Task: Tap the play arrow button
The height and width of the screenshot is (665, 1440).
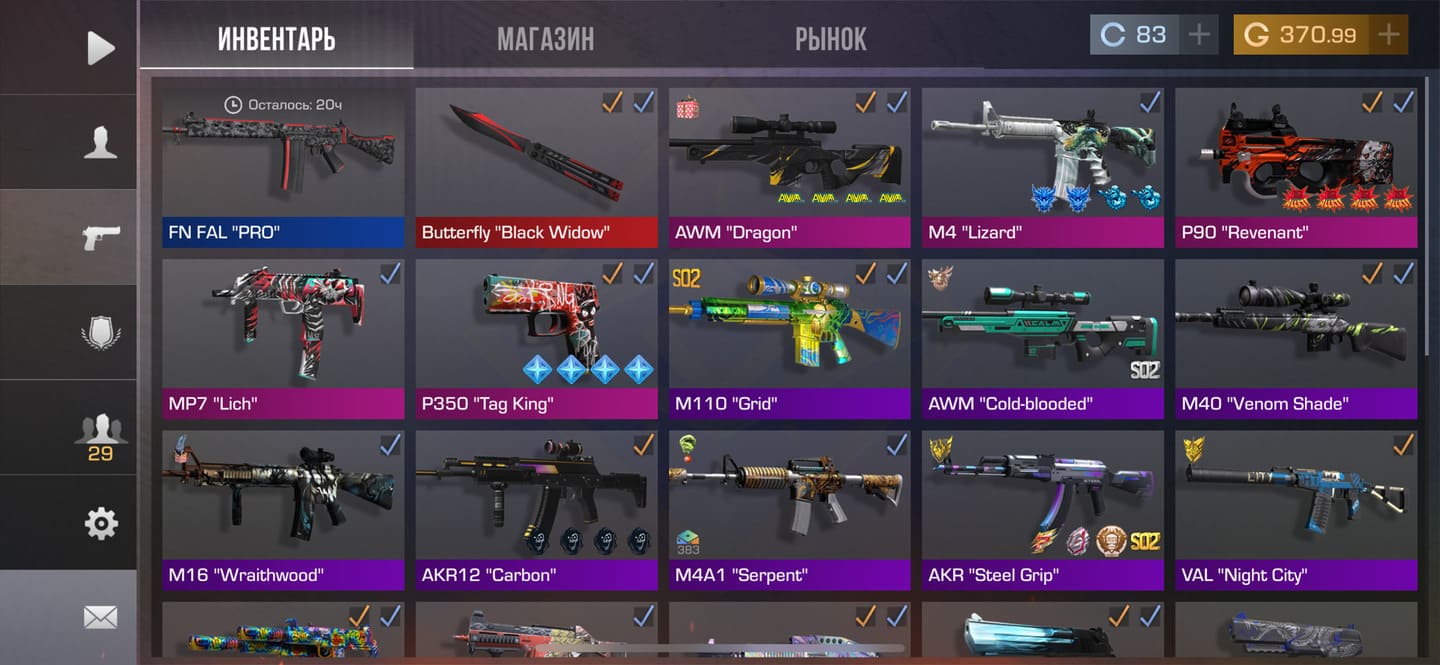Action: pos(100,47)
